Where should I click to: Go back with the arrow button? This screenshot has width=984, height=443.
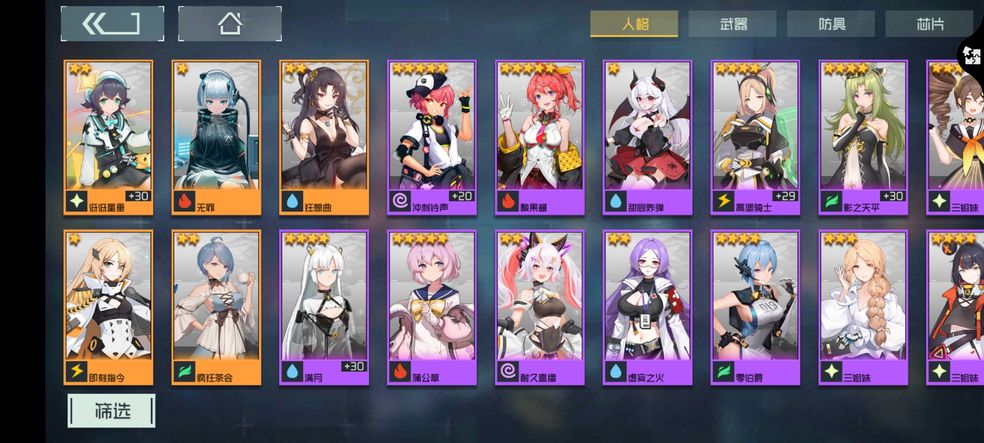(x=111, y=23)
